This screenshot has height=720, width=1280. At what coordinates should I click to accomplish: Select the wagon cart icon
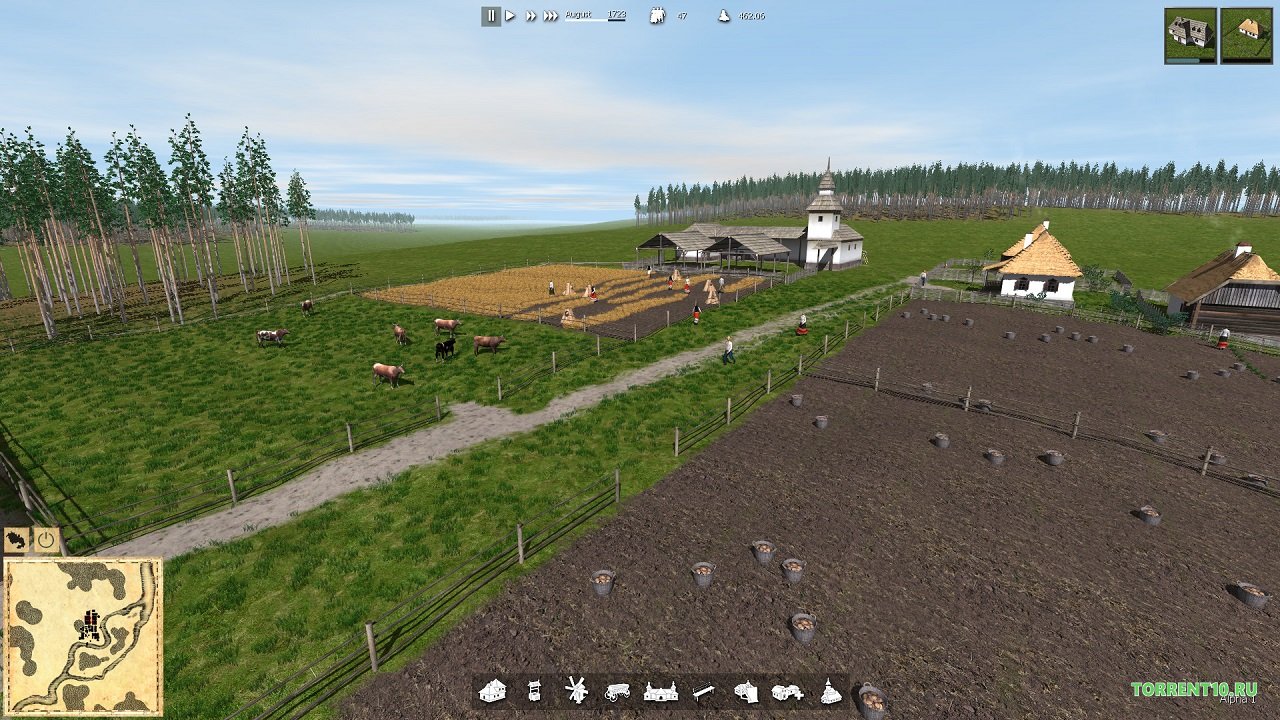coord(617,691)
